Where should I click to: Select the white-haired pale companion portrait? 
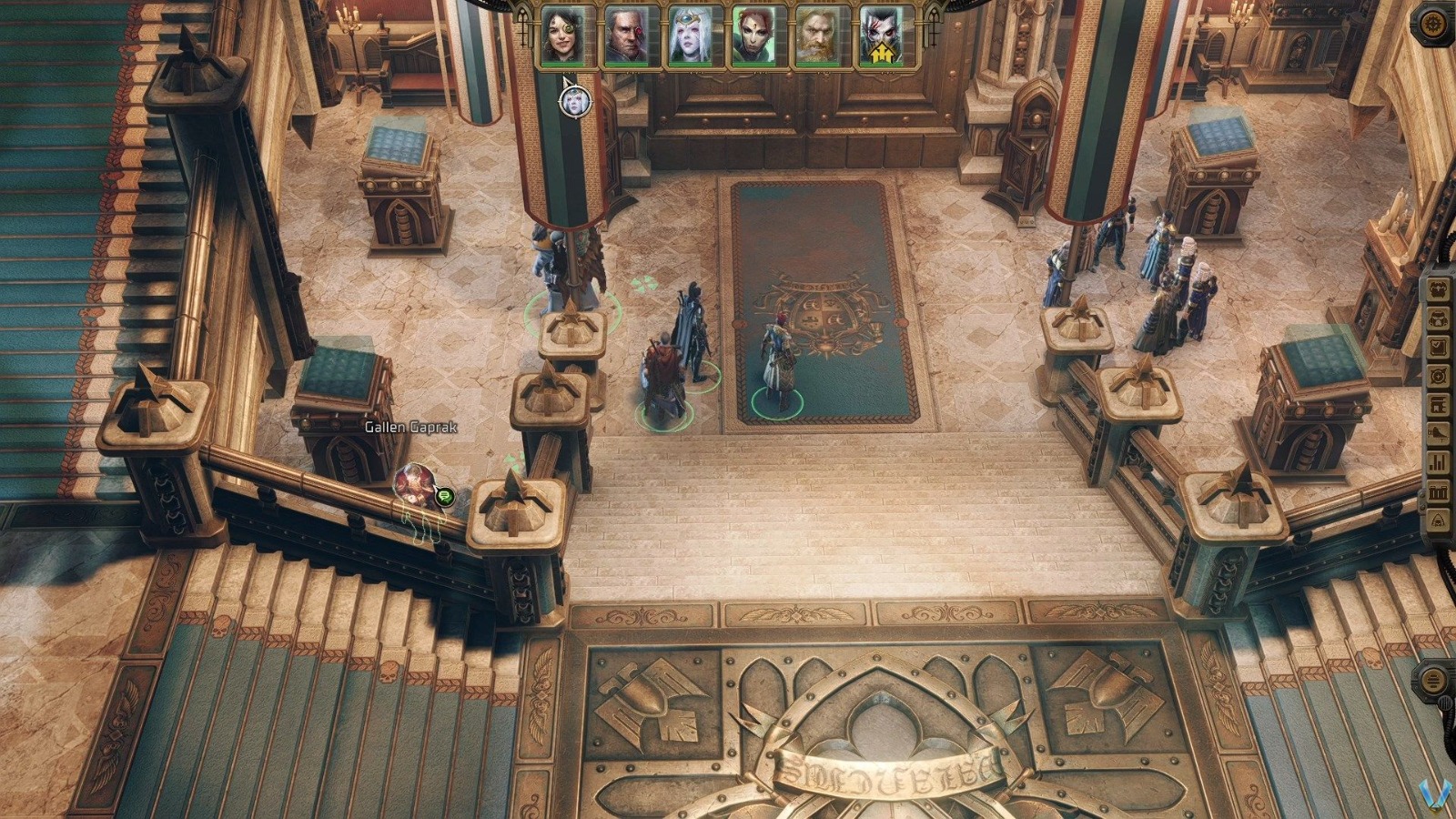[688, 36]
